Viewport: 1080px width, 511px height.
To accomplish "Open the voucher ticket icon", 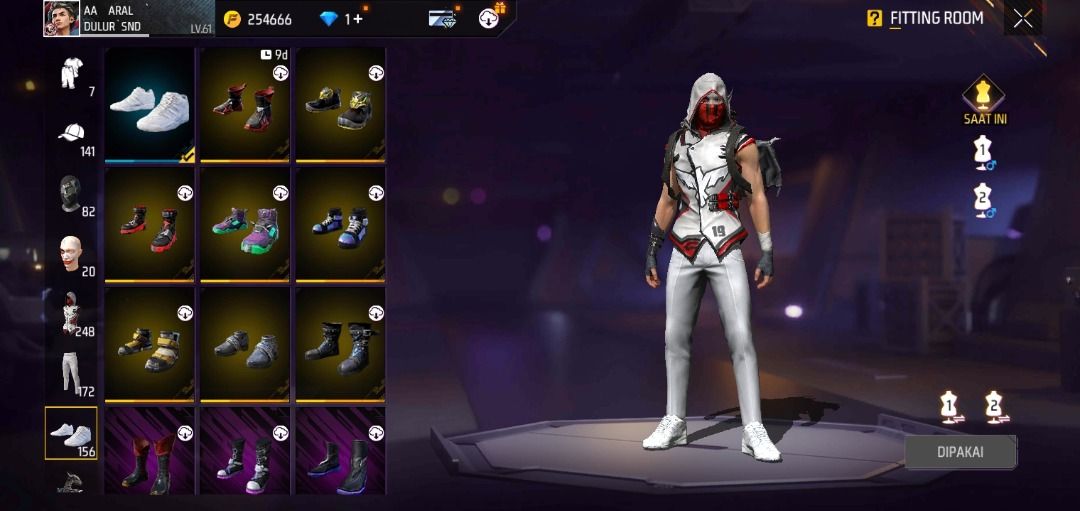I will pos(442,18).
